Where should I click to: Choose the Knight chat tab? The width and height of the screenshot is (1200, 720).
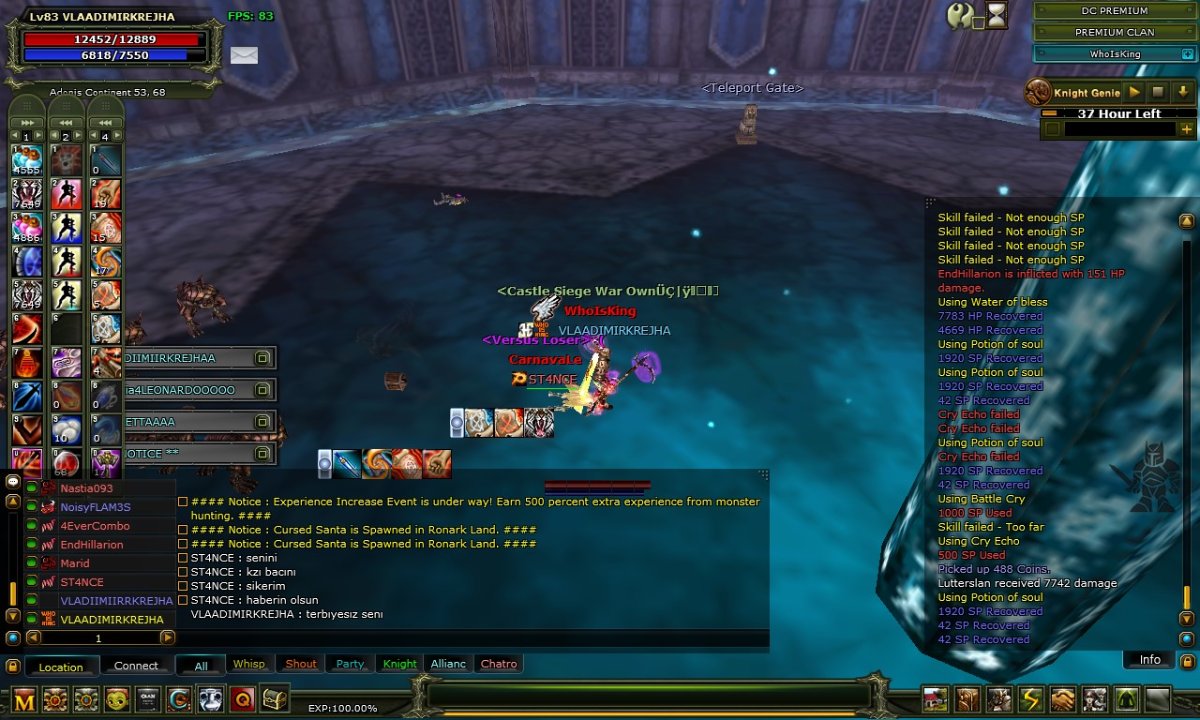pos(400,664)
